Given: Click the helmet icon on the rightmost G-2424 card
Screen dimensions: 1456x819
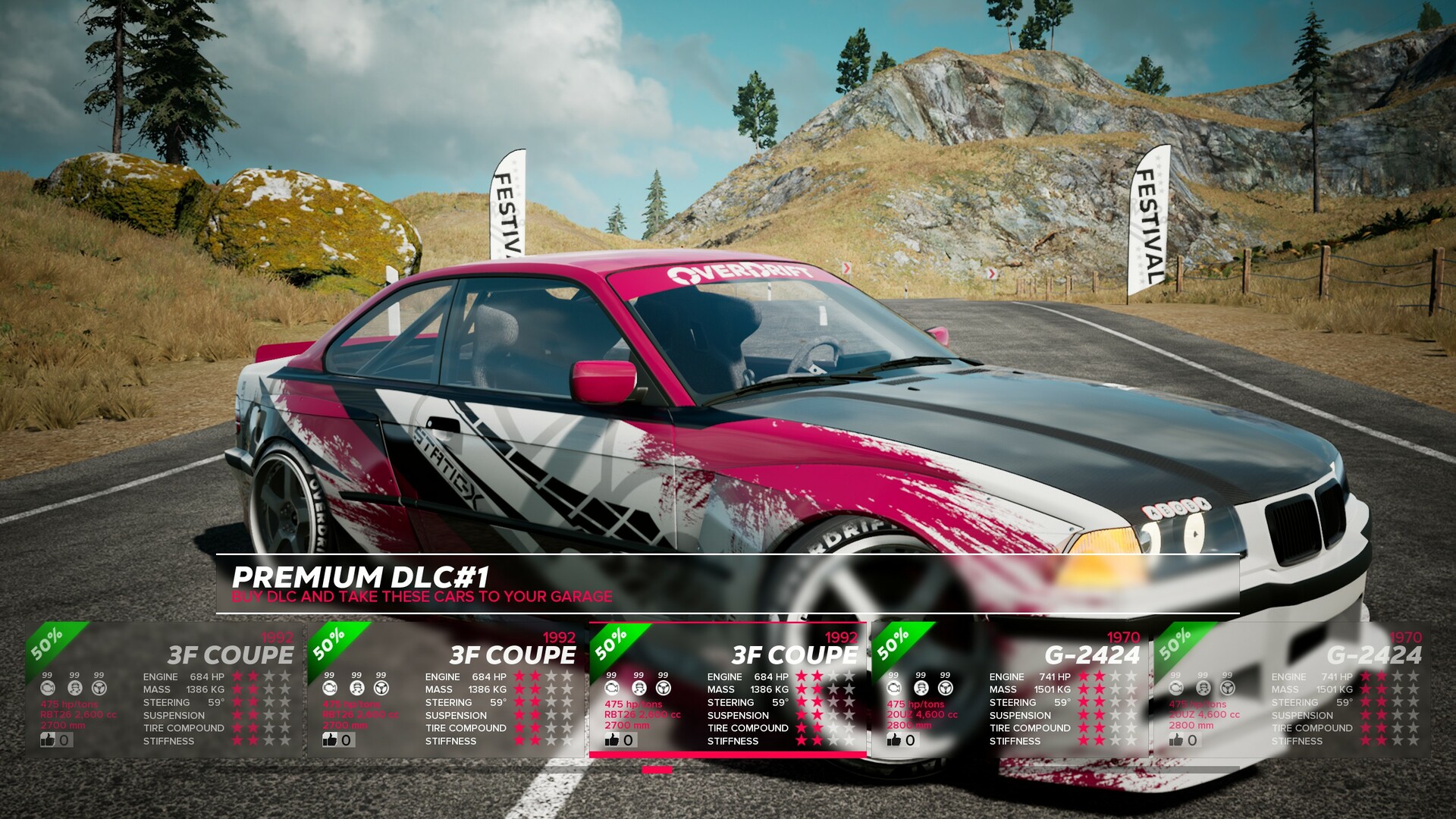Looking at the screenshot, I should click(1202, 688).
